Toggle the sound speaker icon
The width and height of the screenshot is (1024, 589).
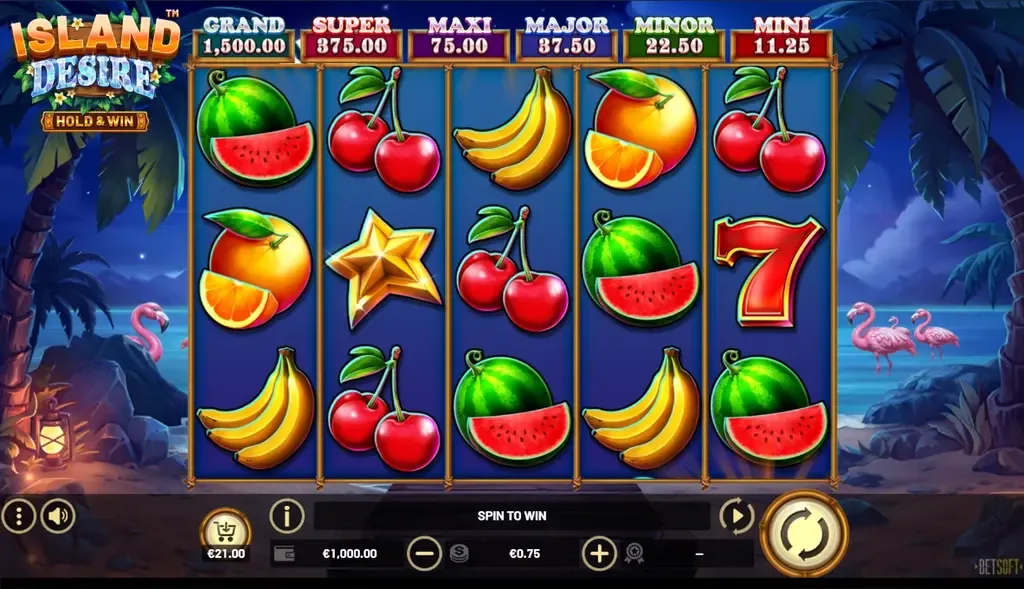(x=58, y=516)
